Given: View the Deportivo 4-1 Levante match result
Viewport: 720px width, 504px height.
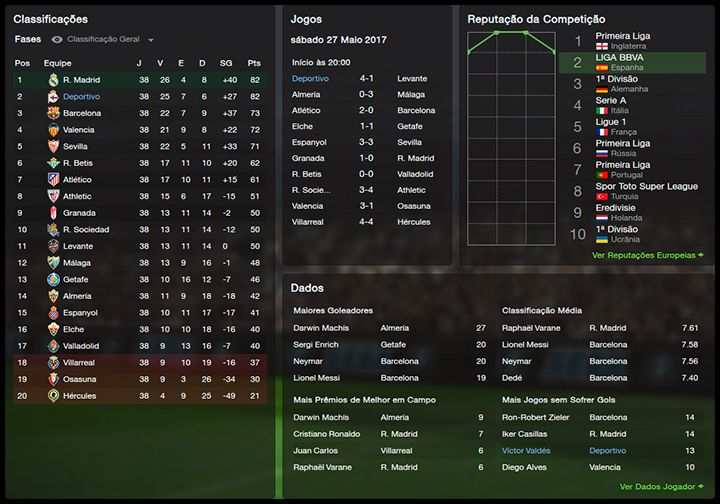Looking at the screenshot, I should [x=366, y=78].
